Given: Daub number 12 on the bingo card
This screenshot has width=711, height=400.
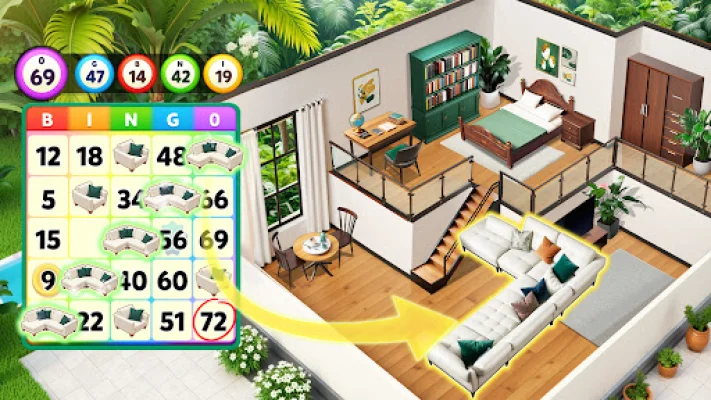Looking at the screenshot, I should tap(47, 156).
